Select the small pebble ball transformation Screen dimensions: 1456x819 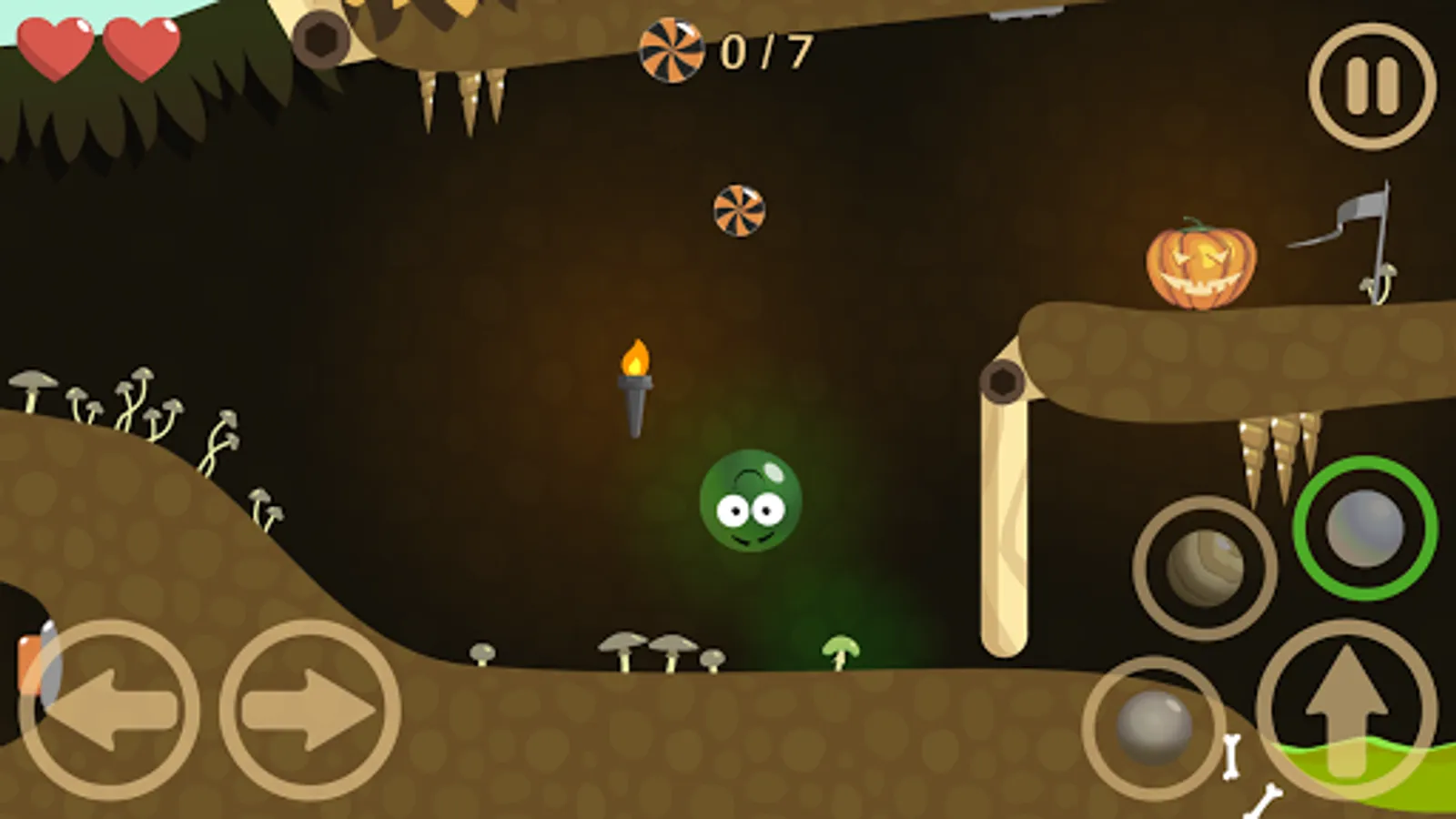coord(1154,728)
